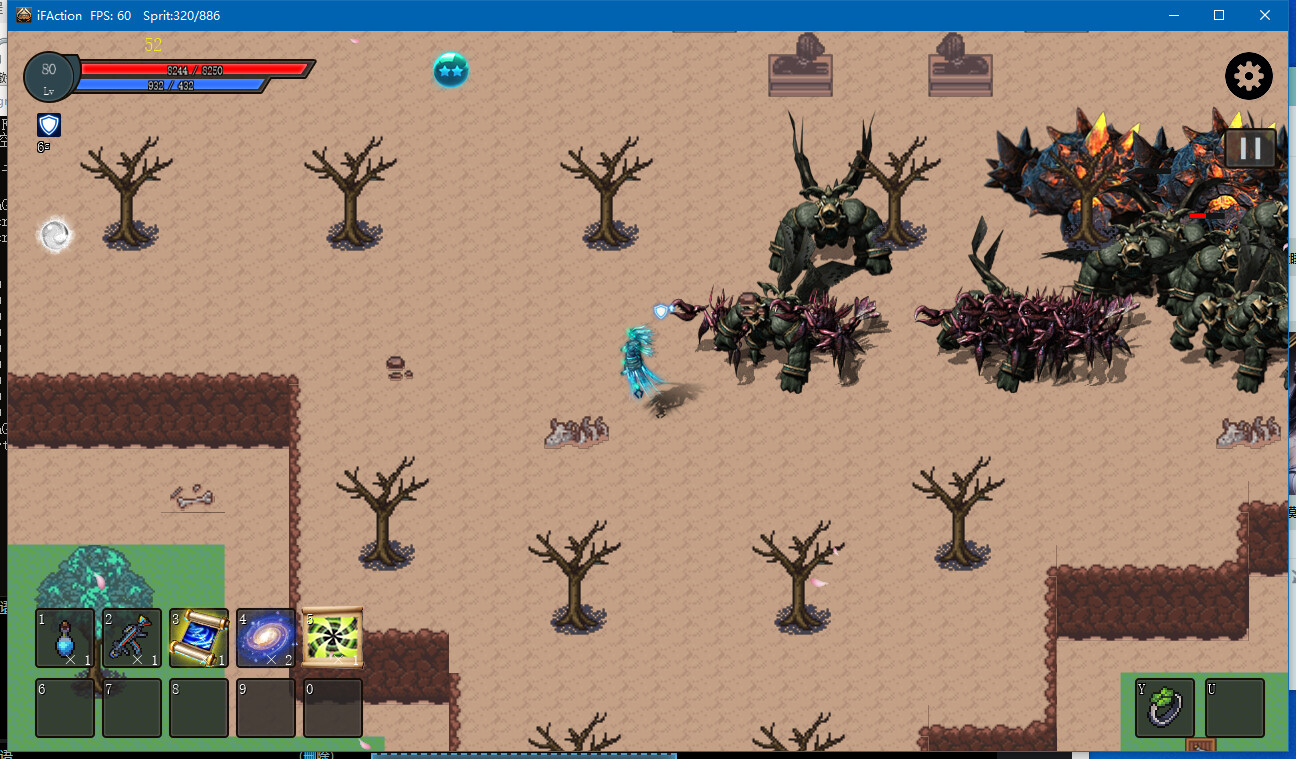
Task: Select the blue potion in hotbar slot 1
Action: coord(65,638)
